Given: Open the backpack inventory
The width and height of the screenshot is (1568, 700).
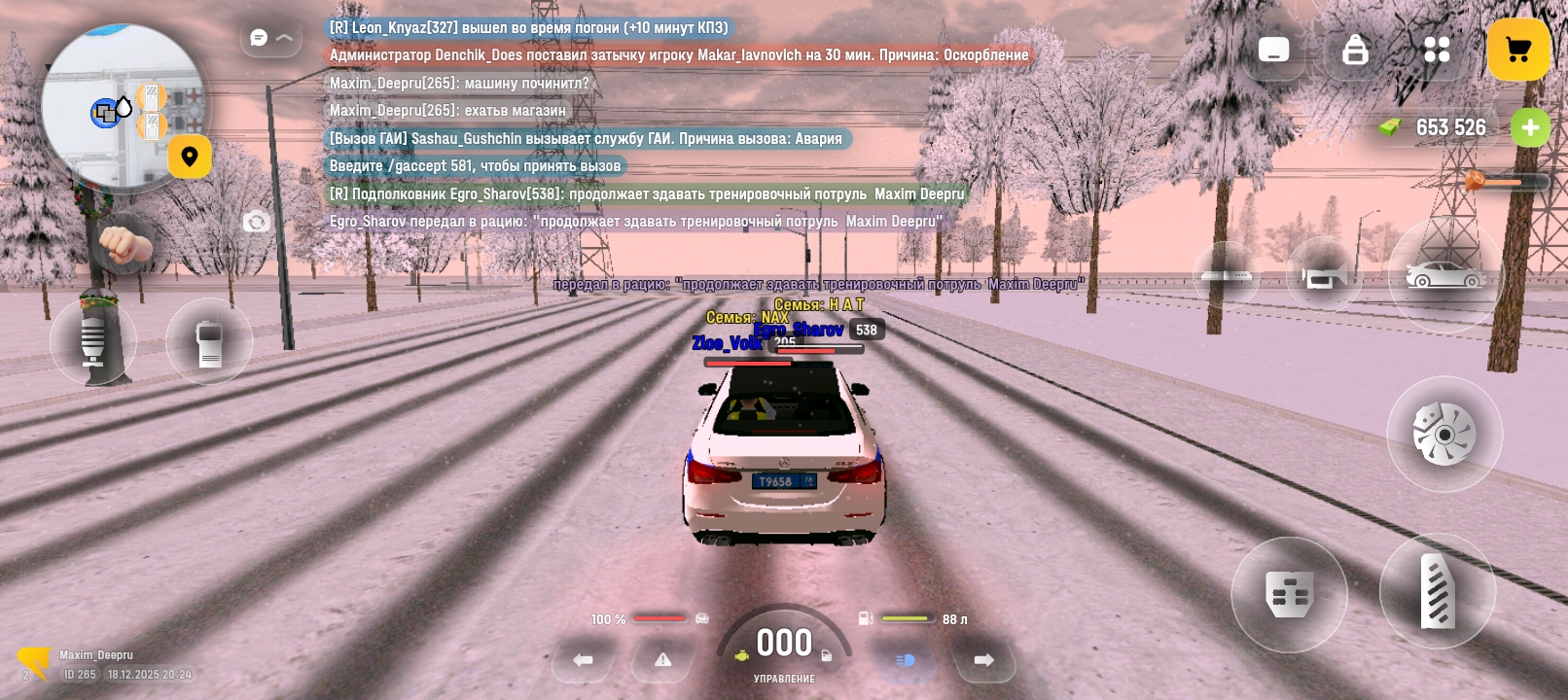Looking at the screenshot, I should pos(1355,50).
